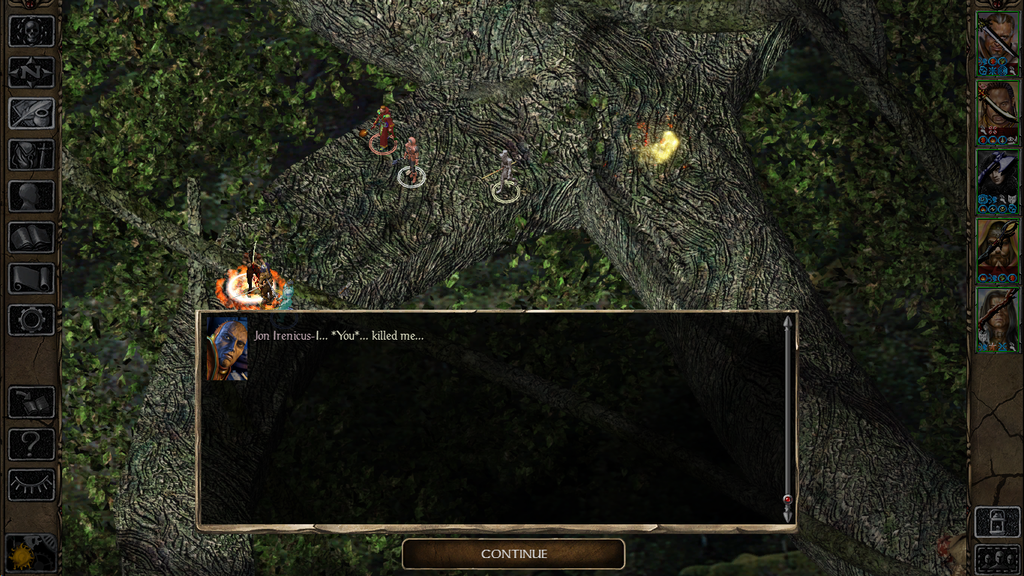Toggle the eye highlight button
The width and height of the screenshot is (1024, 576).
click(x=31, y=484)
